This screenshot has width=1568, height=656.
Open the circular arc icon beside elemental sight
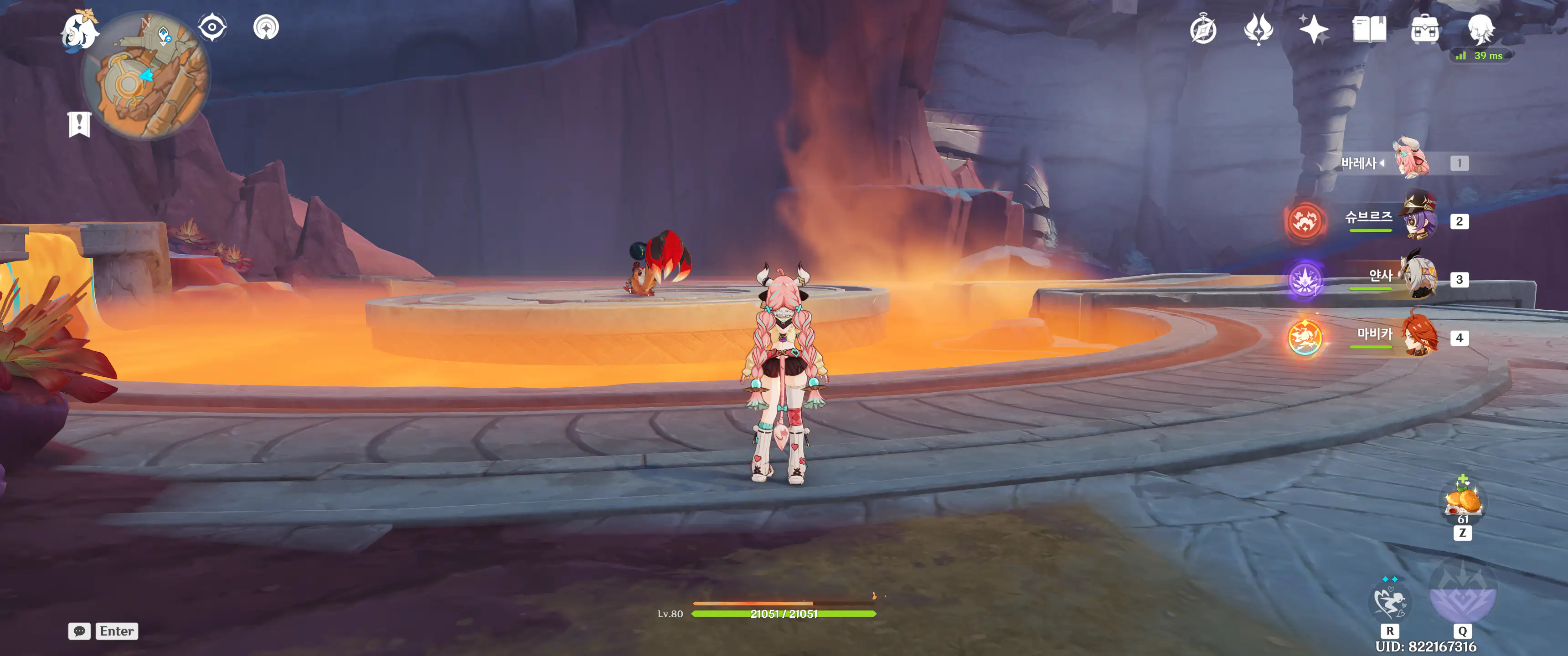tap(266, 27)
